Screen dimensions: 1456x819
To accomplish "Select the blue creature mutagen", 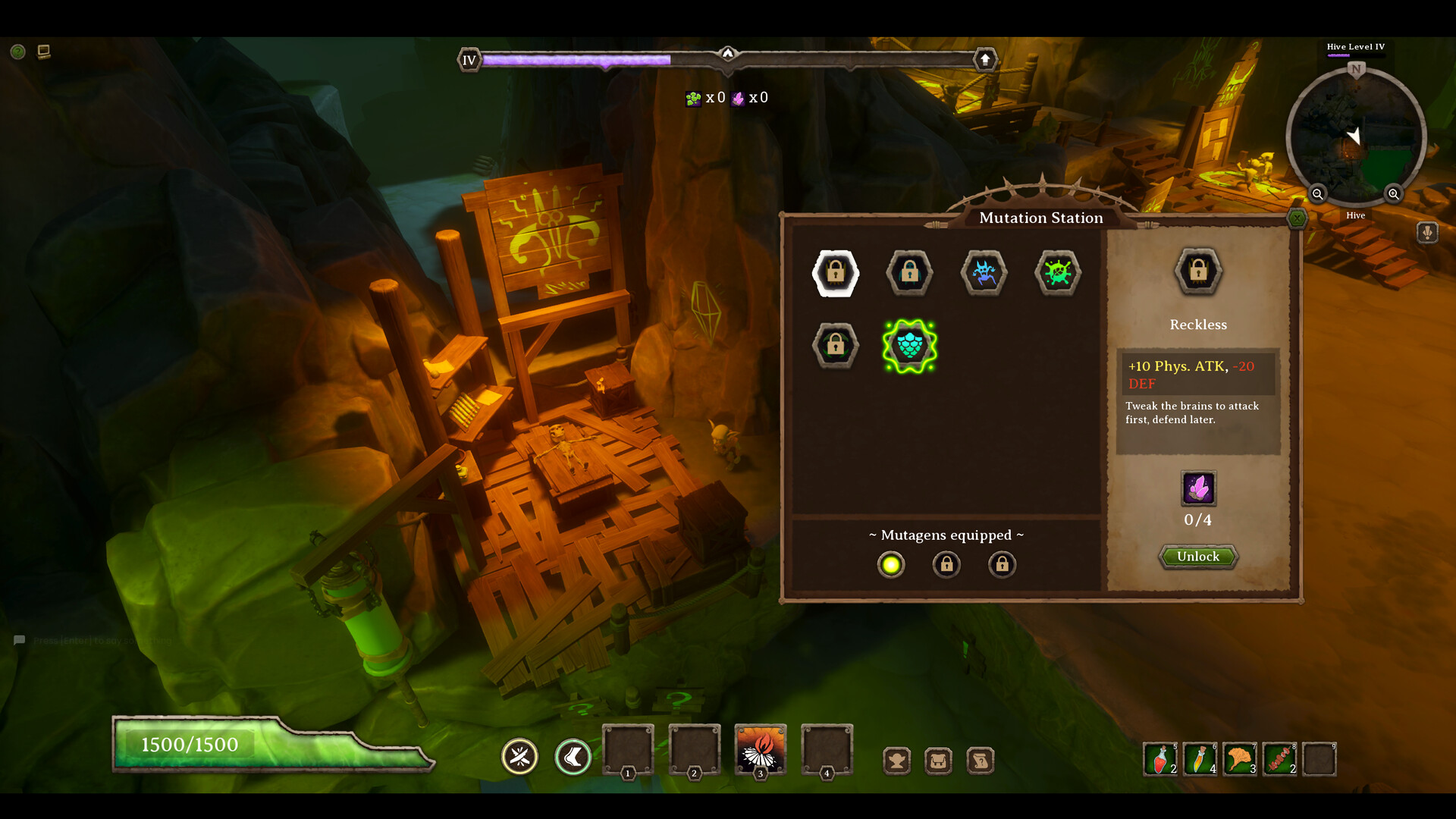I will tap(984, 272).
